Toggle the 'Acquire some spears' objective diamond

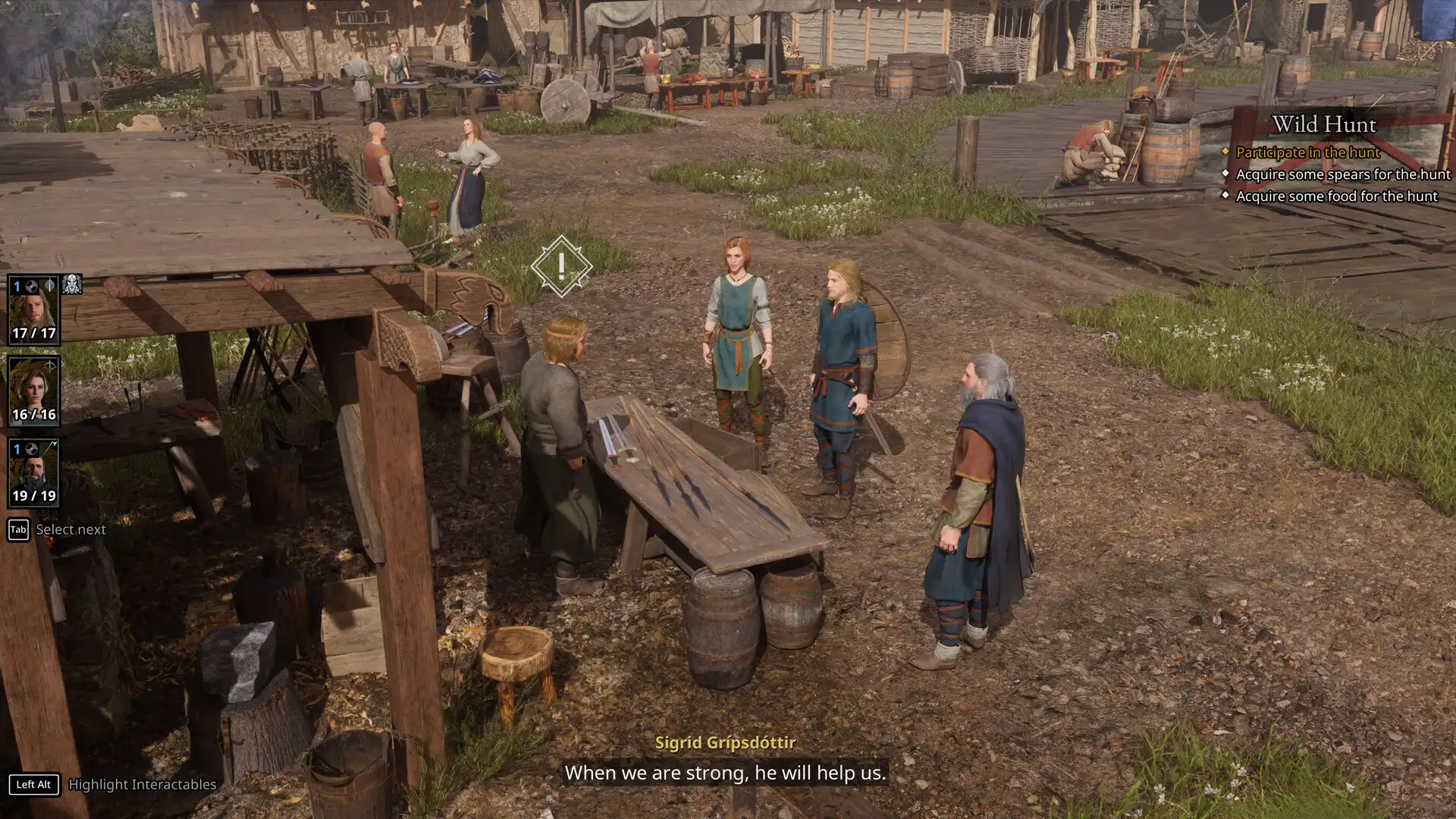coord(1227,174)
